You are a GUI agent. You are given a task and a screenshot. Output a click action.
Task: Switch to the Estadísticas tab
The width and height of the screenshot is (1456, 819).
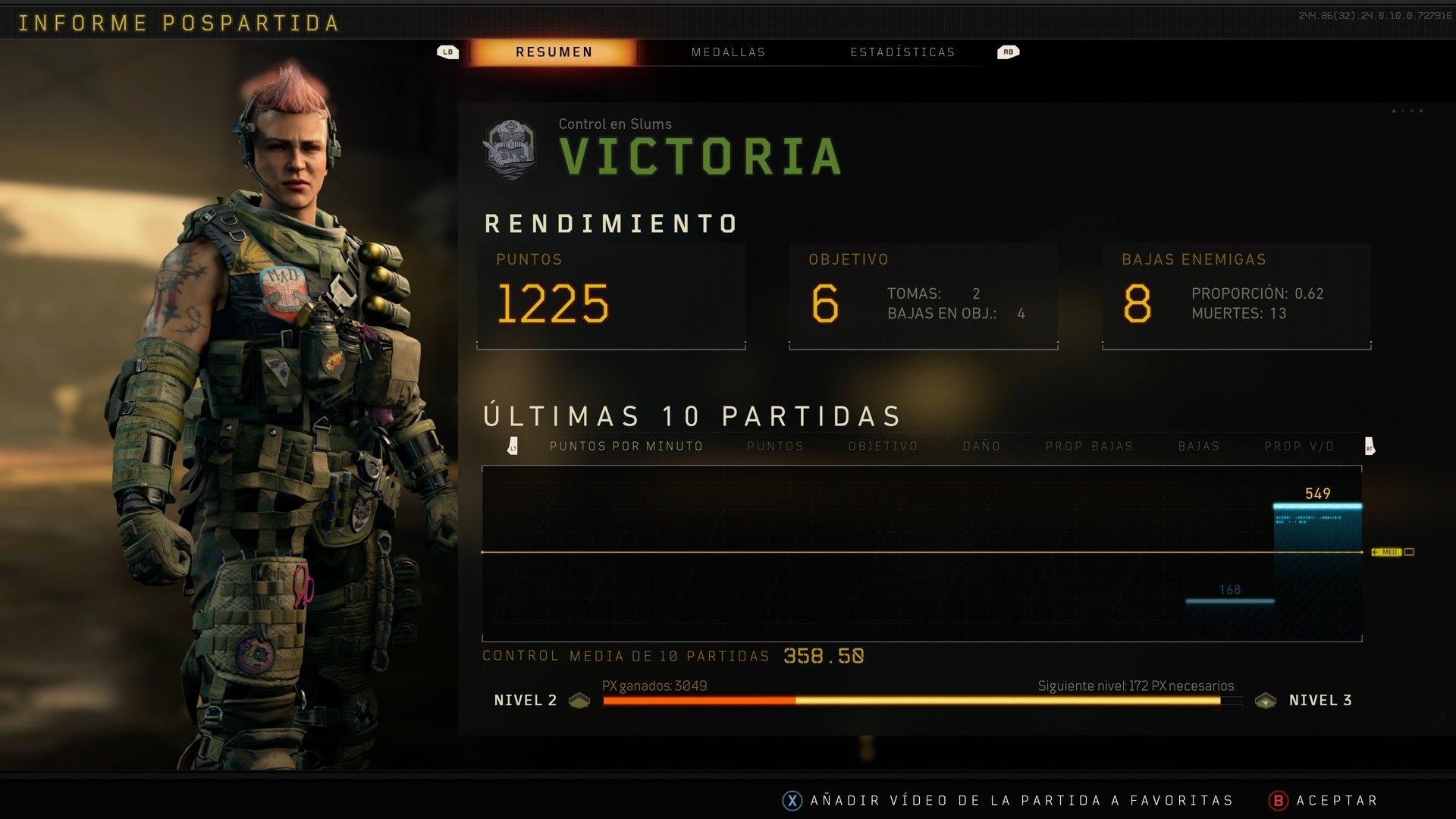tap(903, 52)
